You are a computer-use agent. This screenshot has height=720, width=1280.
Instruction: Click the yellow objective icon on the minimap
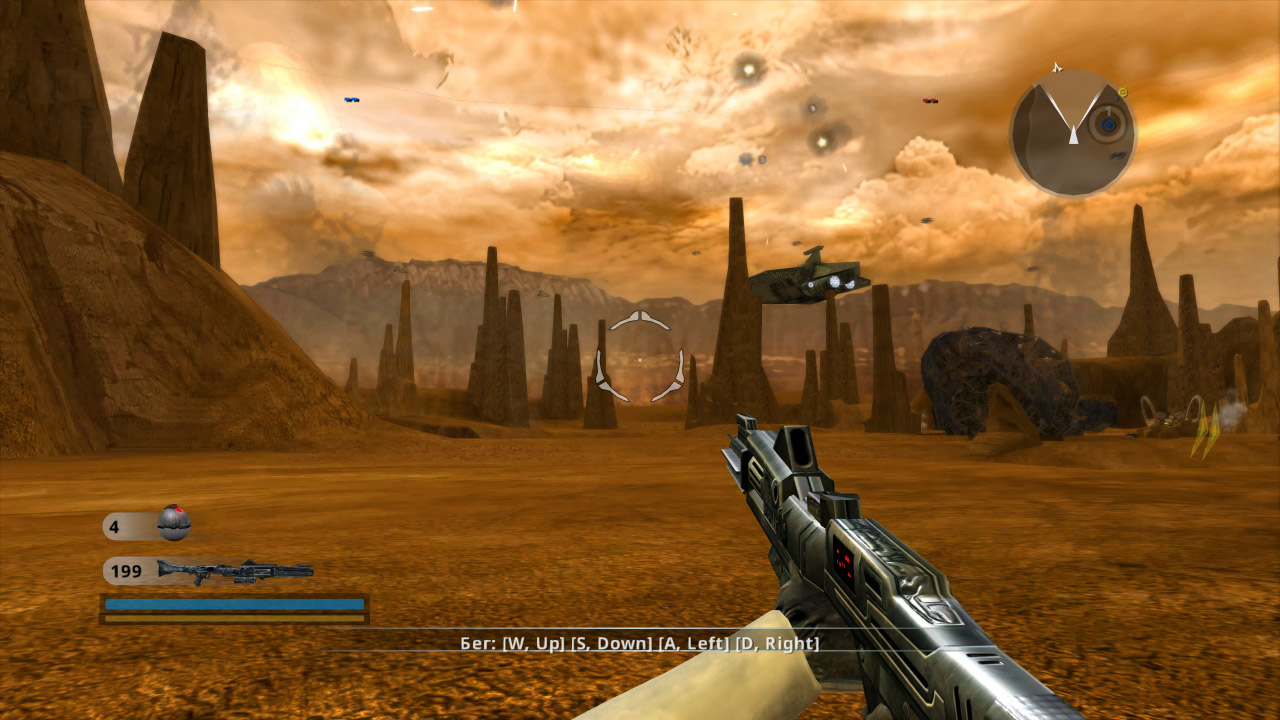tap(1122, 93)
